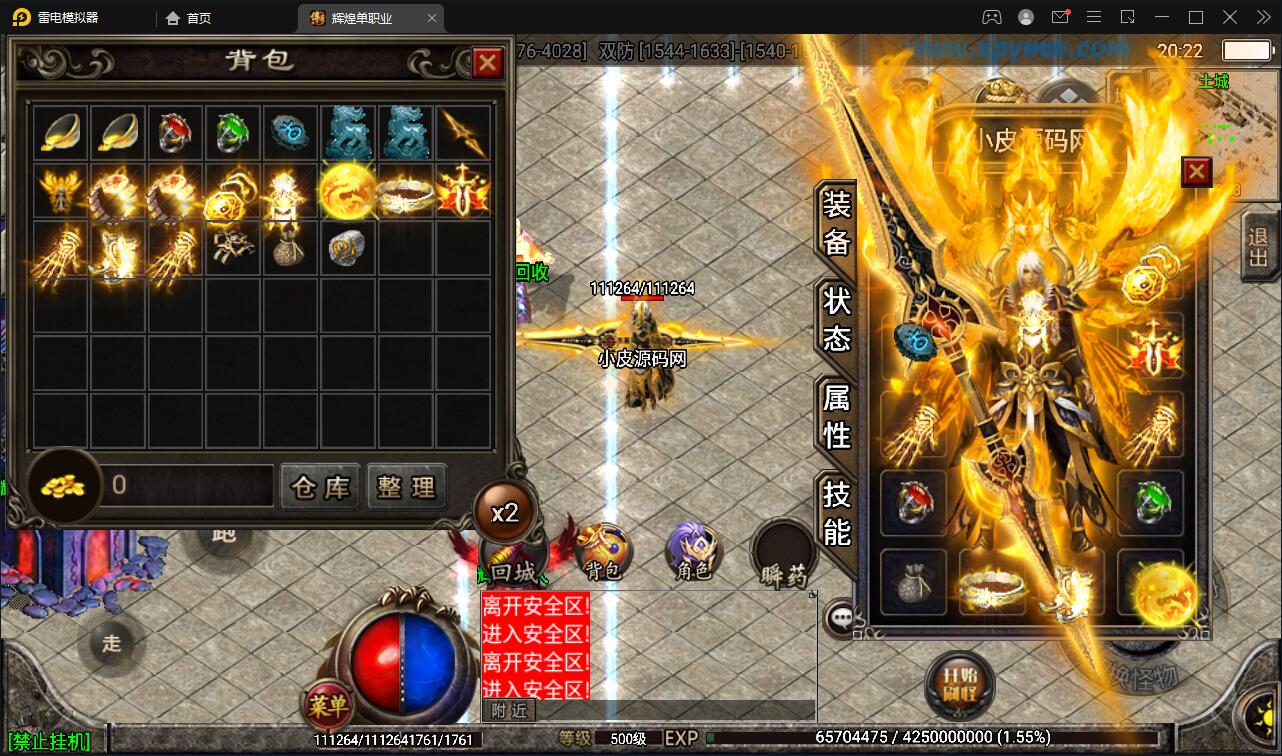The height and width of the screenshot is (756, 1282).
Task: Click the x2 speed multiplier icon
Action: tap(506, 511)
